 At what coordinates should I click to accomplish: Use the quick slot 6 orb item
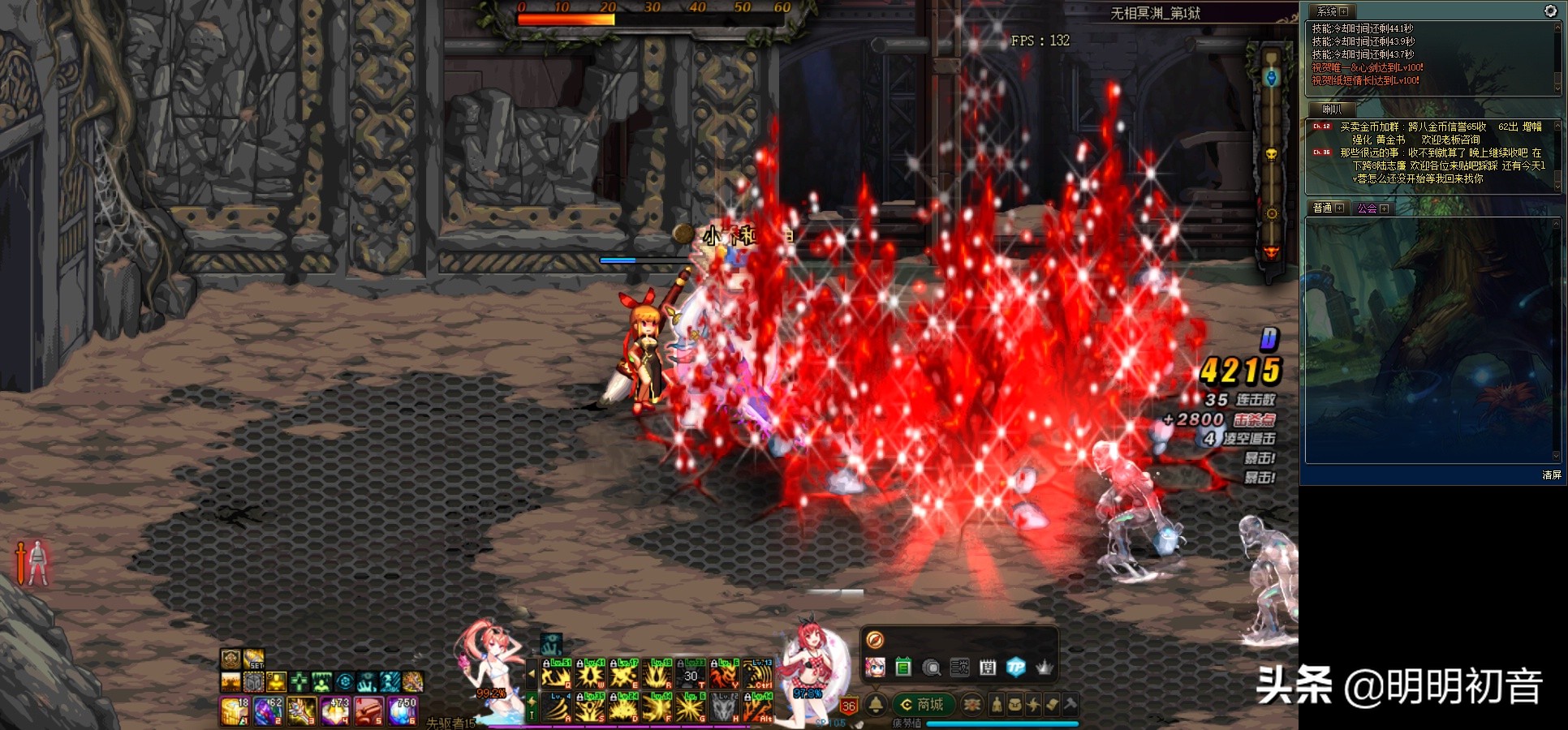click(x=403, y=711)
